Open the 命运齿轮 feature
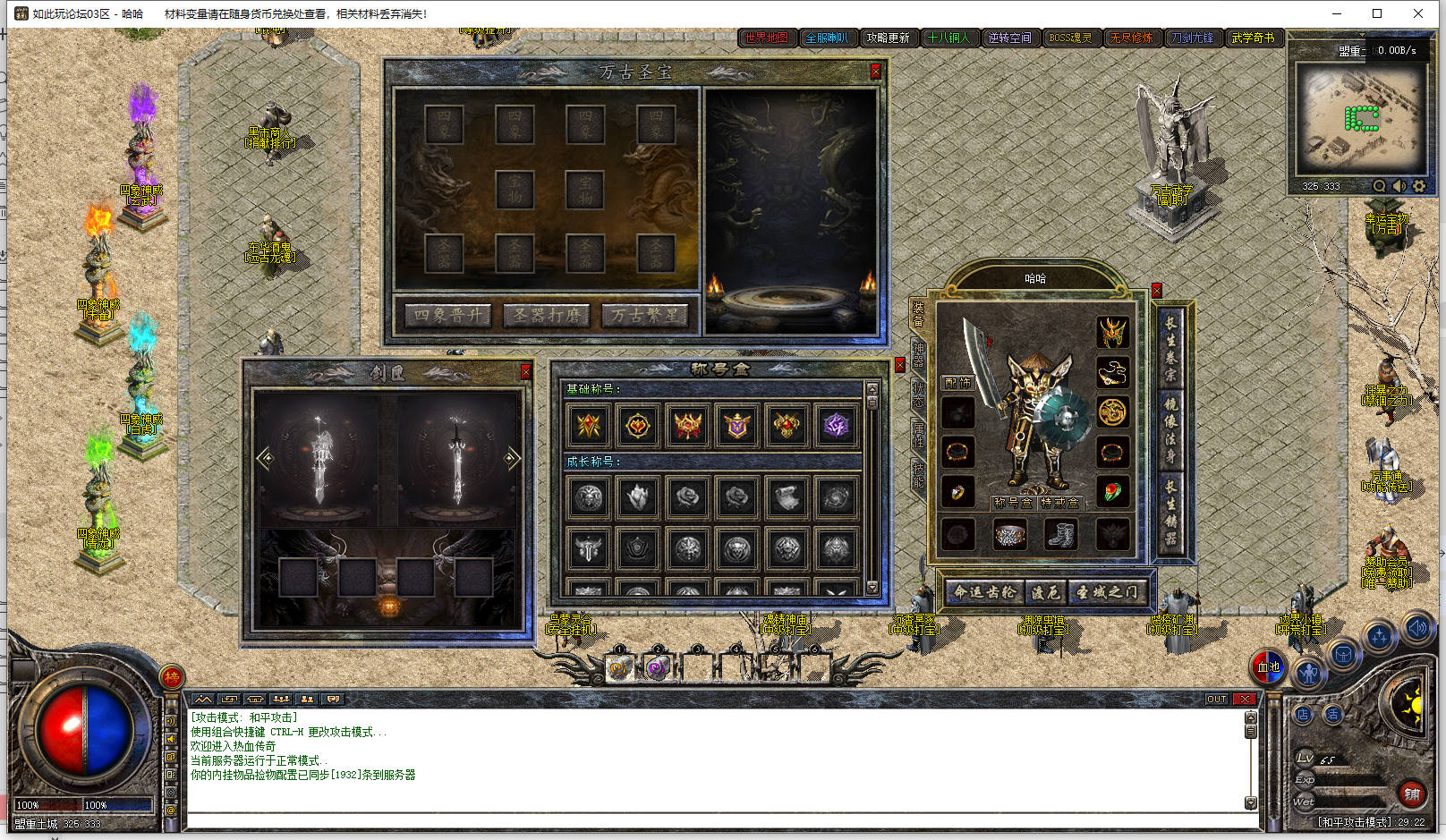The width and height of the screenshot is (1446, 840). pyautogui.click(x=984, y=592)
